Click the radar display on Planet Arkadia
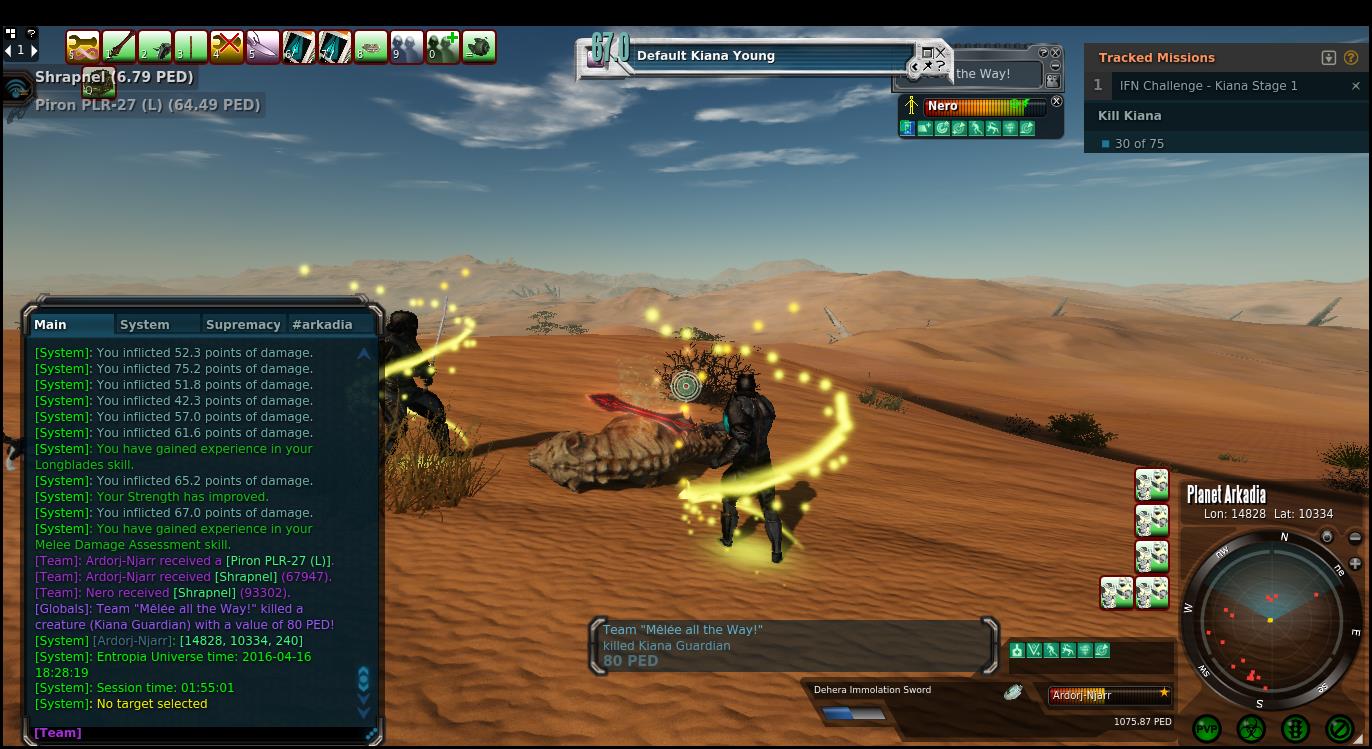The image size is (1372, 749). click(x=1270, y=620)
